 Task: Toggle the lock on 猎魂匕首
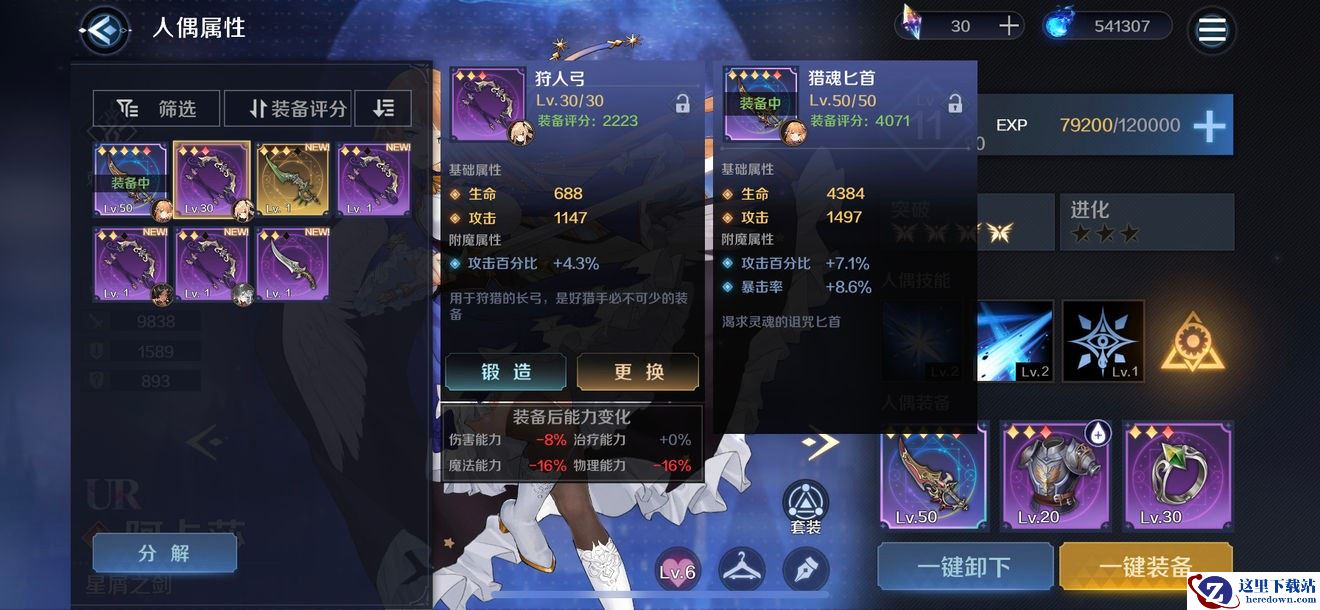click(x=955, y=103)
